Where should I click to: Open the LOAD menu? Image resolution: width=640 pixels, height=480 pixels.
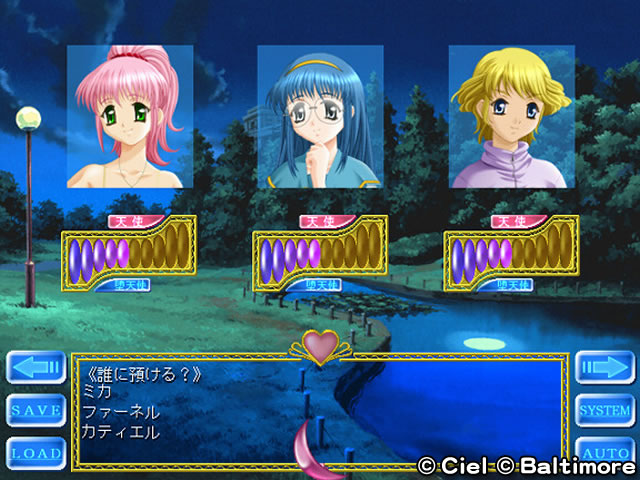36,453
